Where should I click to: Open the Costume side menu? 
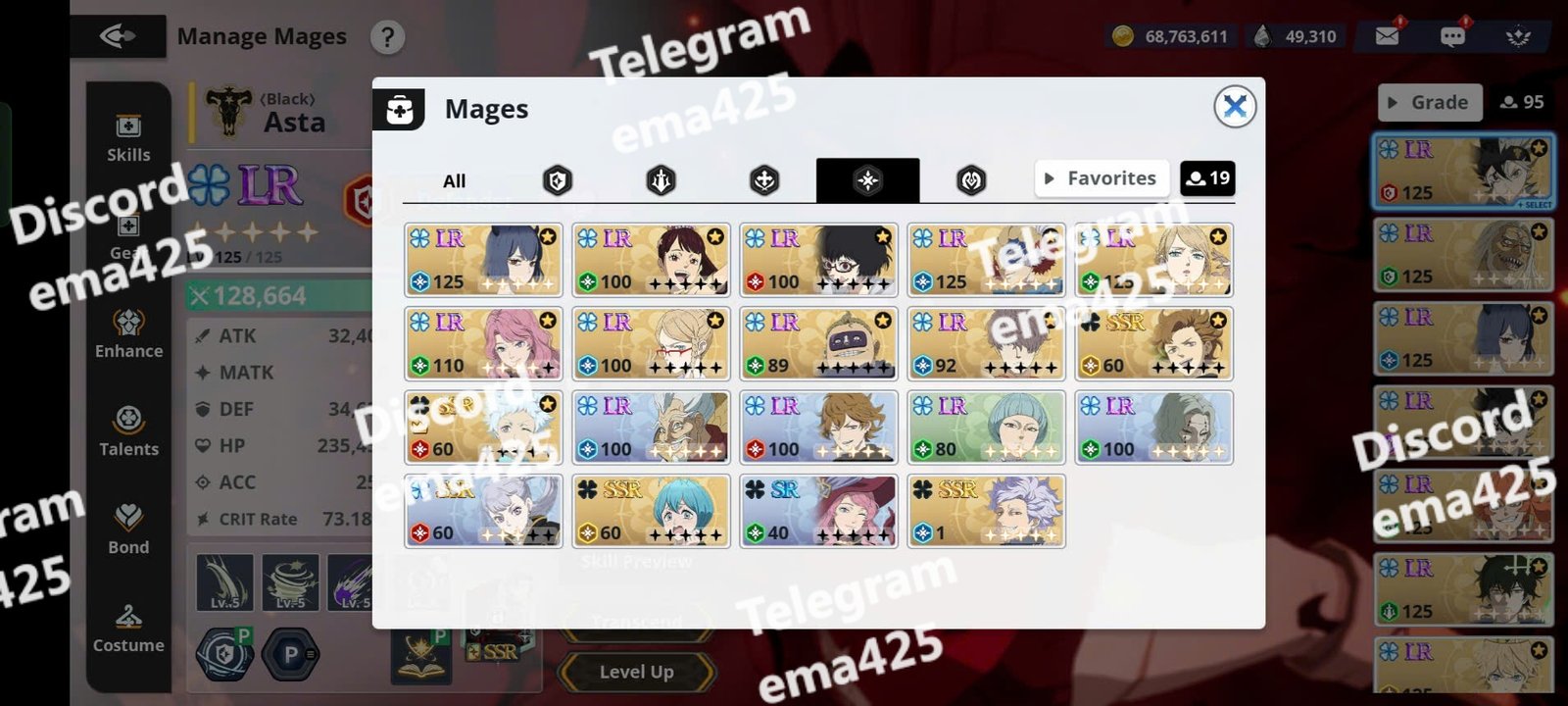128,629
